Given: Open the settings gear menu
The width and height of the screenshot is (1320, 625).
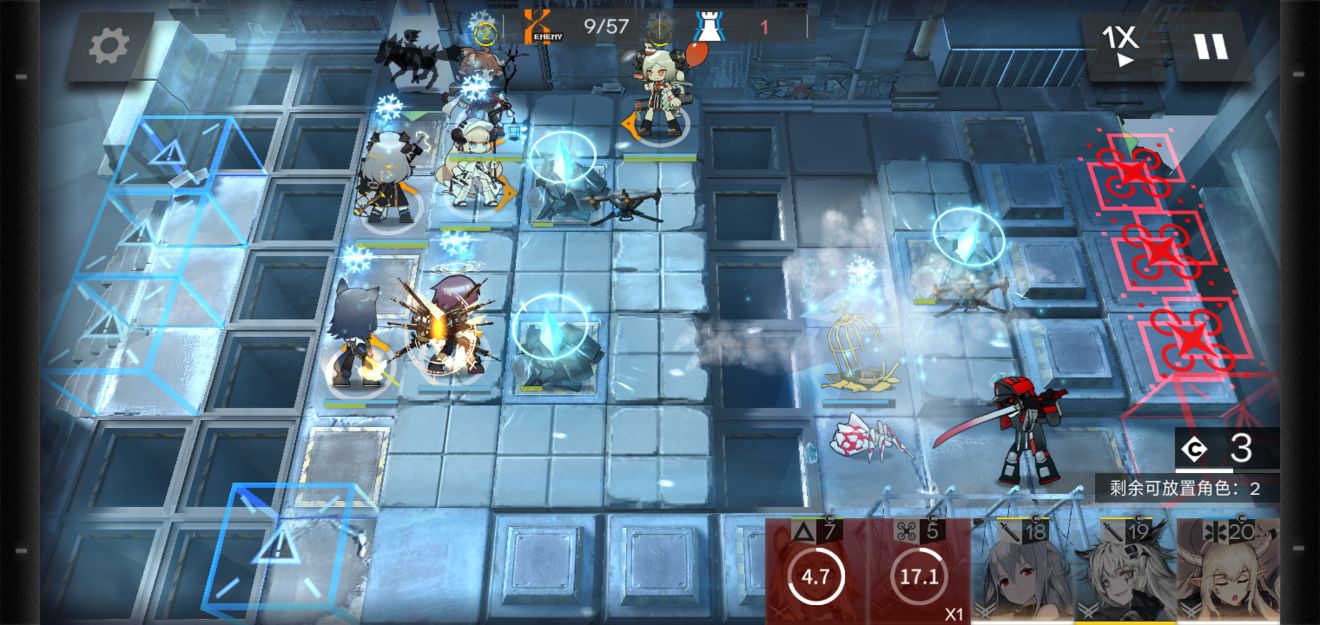Looking at the screenshot, I should coord(109,46).
